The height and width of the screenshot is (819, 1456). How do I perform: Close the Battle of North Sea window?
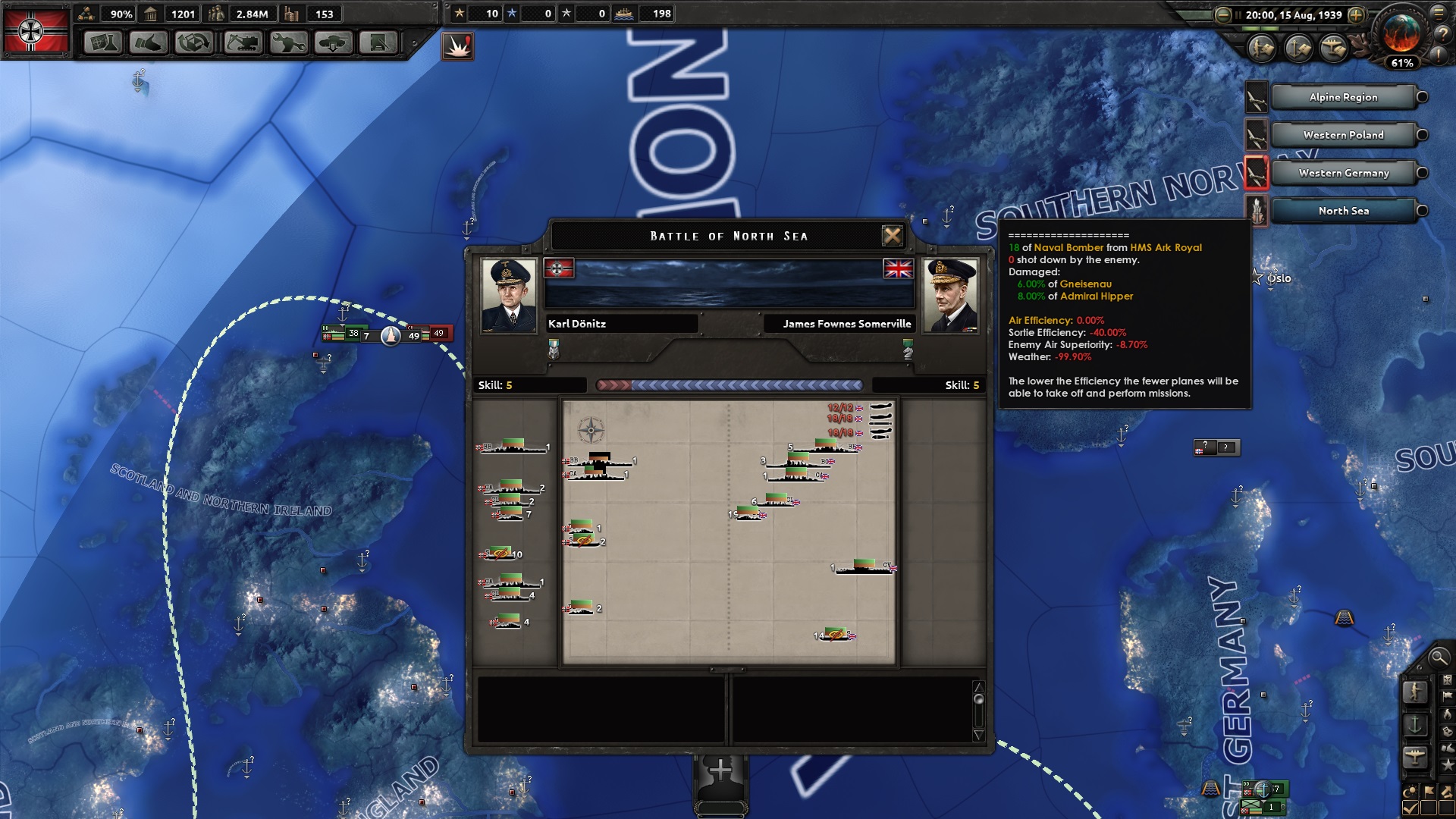893,236
